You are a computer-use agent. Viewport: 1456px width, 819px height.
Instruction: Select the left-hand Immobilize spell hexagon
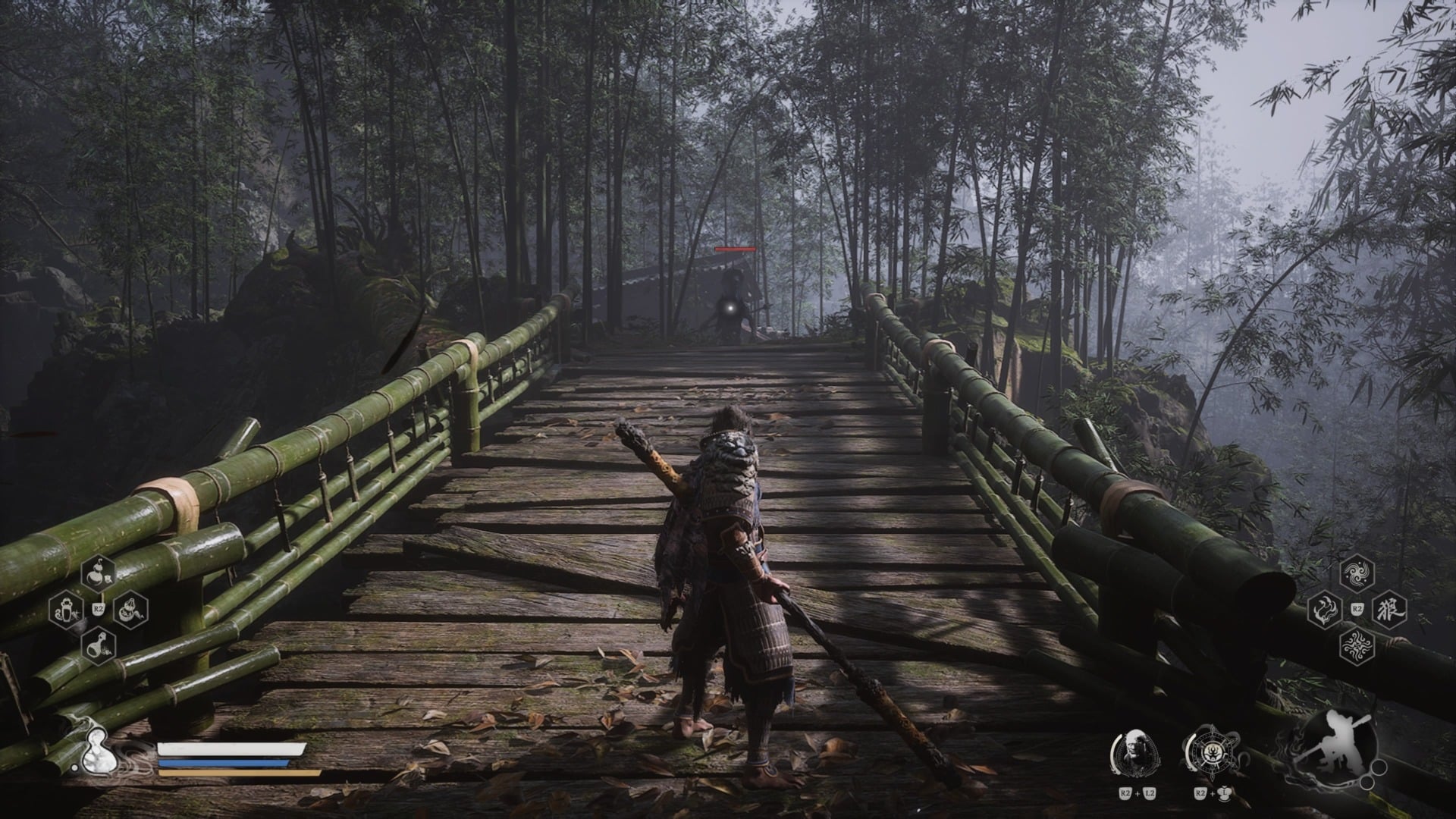click(x=1325, y=609)
